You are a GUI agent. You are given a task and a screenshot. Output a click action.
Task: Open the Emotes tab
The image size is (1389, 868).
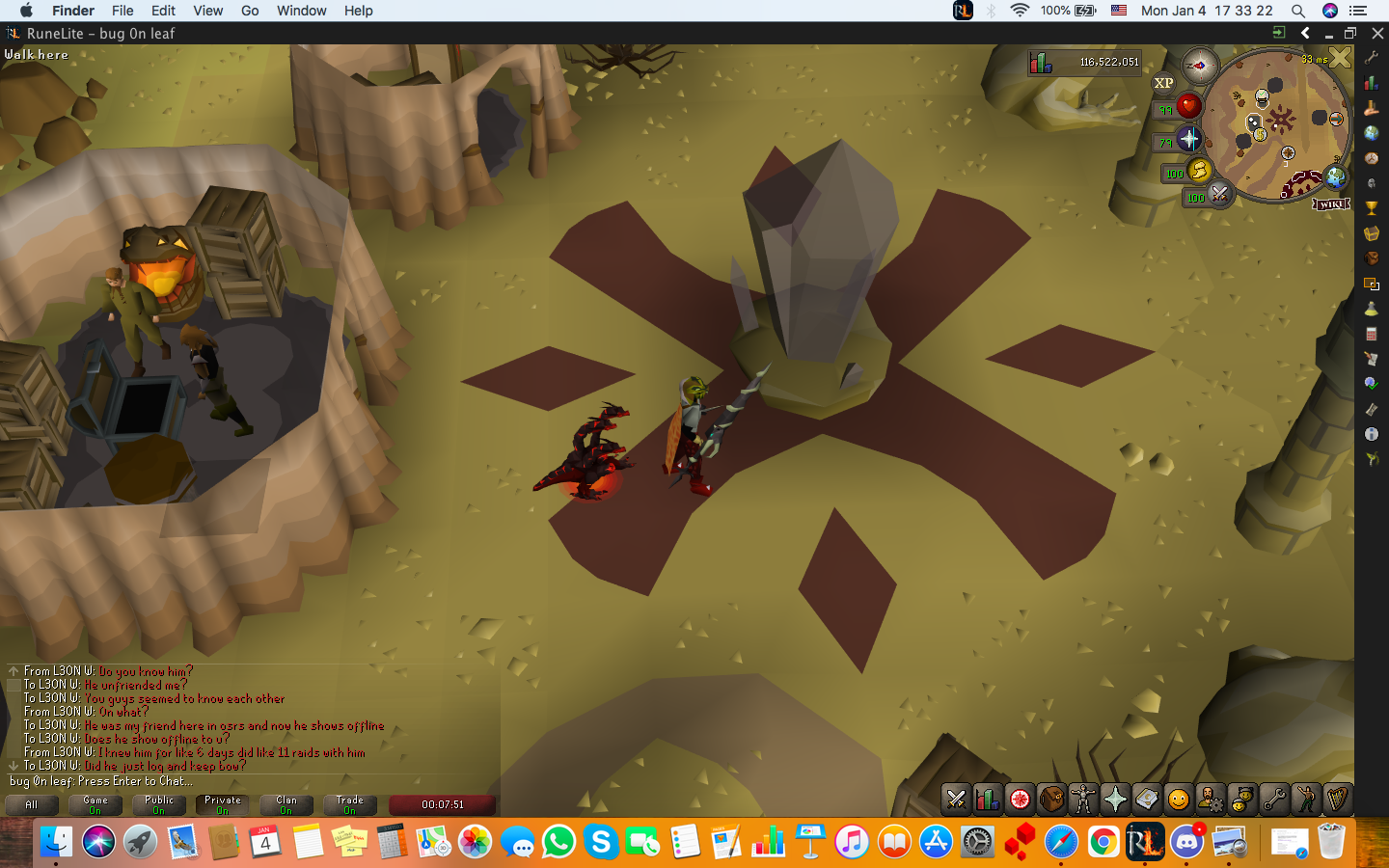tap(1305, 800)
